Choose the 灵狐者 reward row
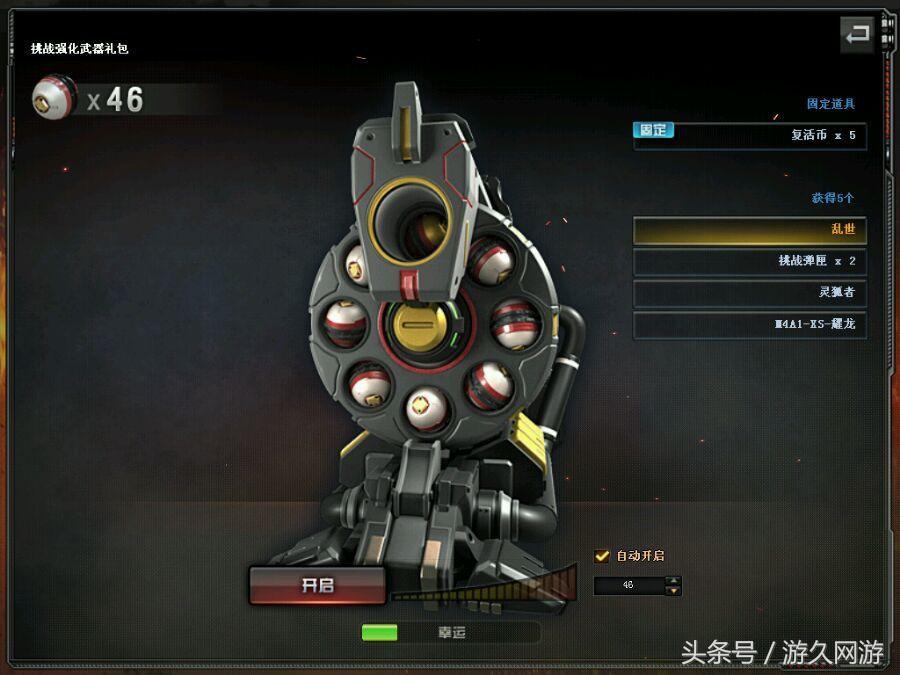The image size is (900, 675). coord(749,293)
